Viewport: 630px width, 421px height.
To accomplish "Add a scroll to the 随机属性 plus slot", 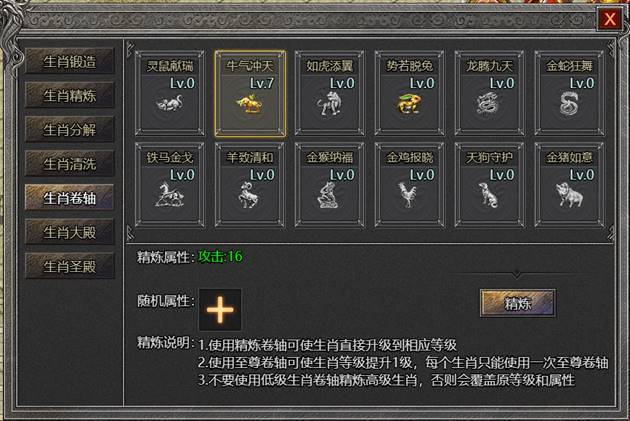I will tap(220, 310).
